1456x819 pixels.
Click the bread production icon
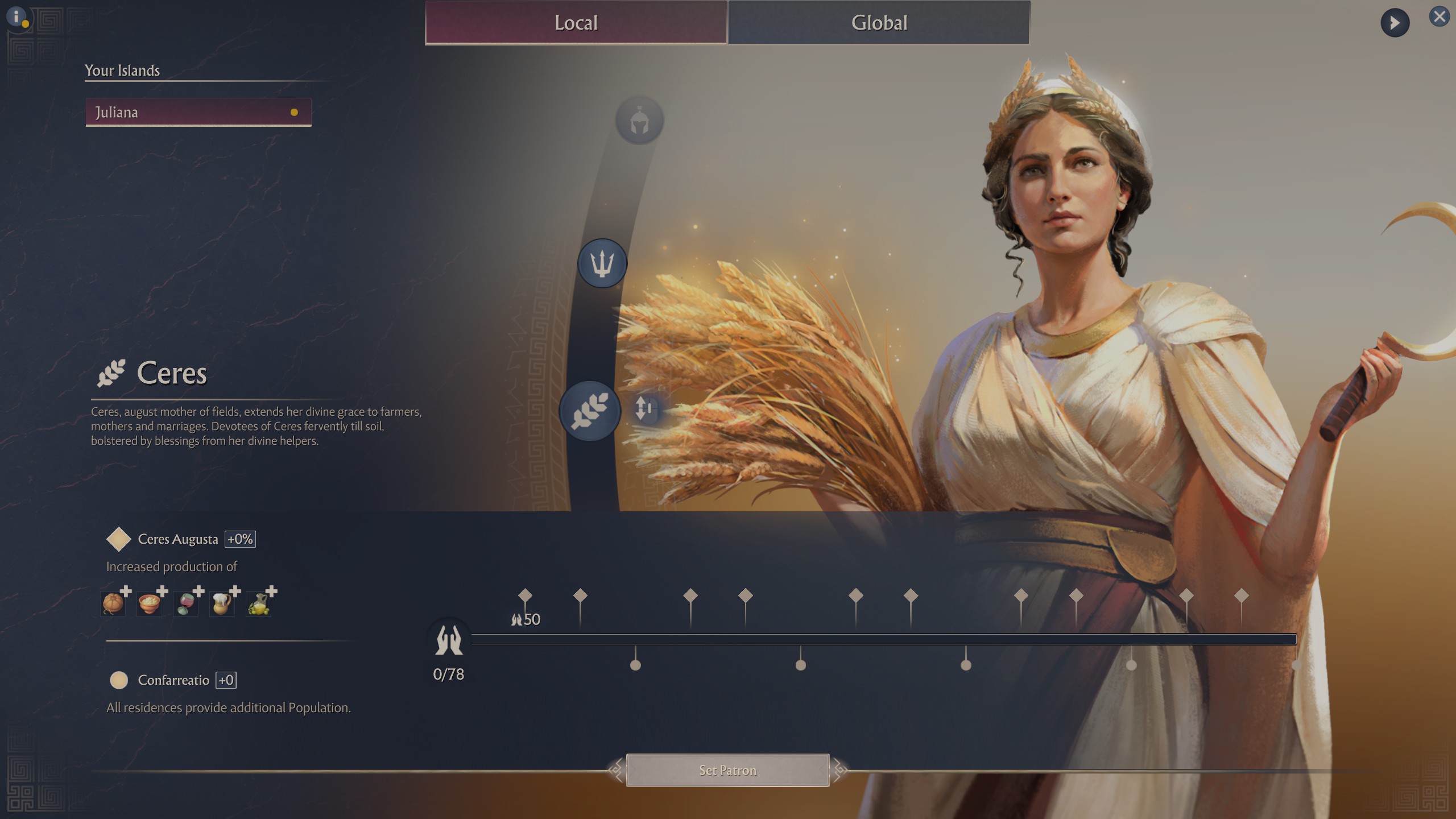coord(113,603)
